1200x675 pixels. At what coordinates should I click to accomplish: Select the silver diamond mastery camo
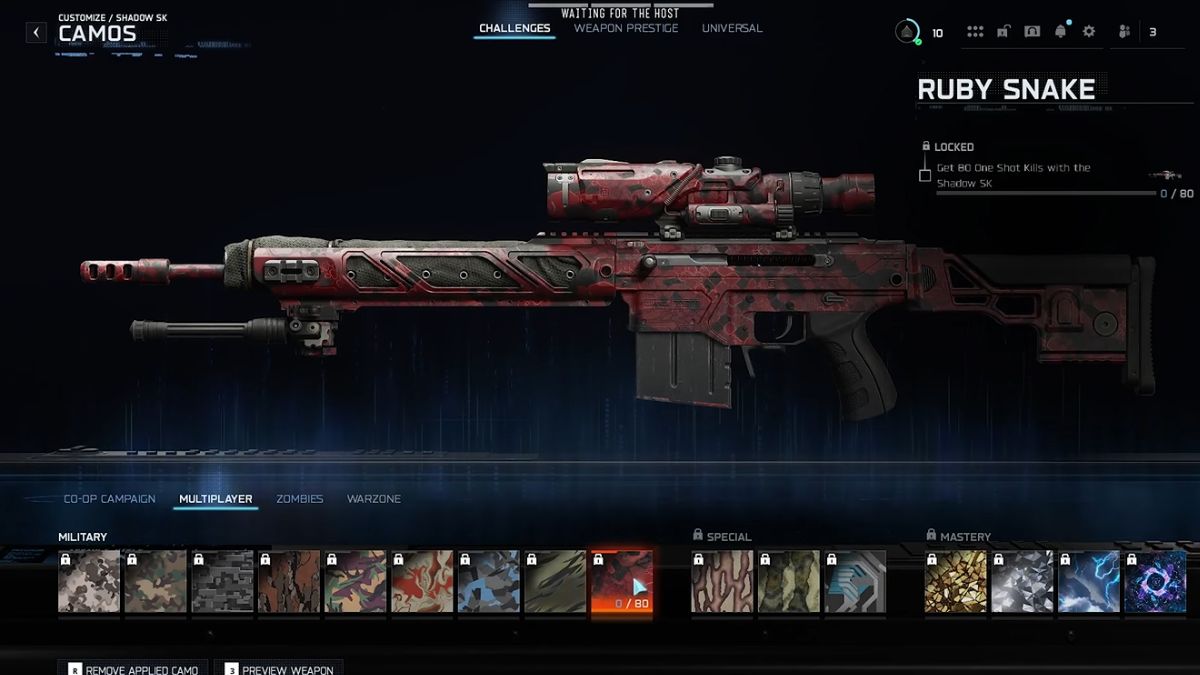1022,582
